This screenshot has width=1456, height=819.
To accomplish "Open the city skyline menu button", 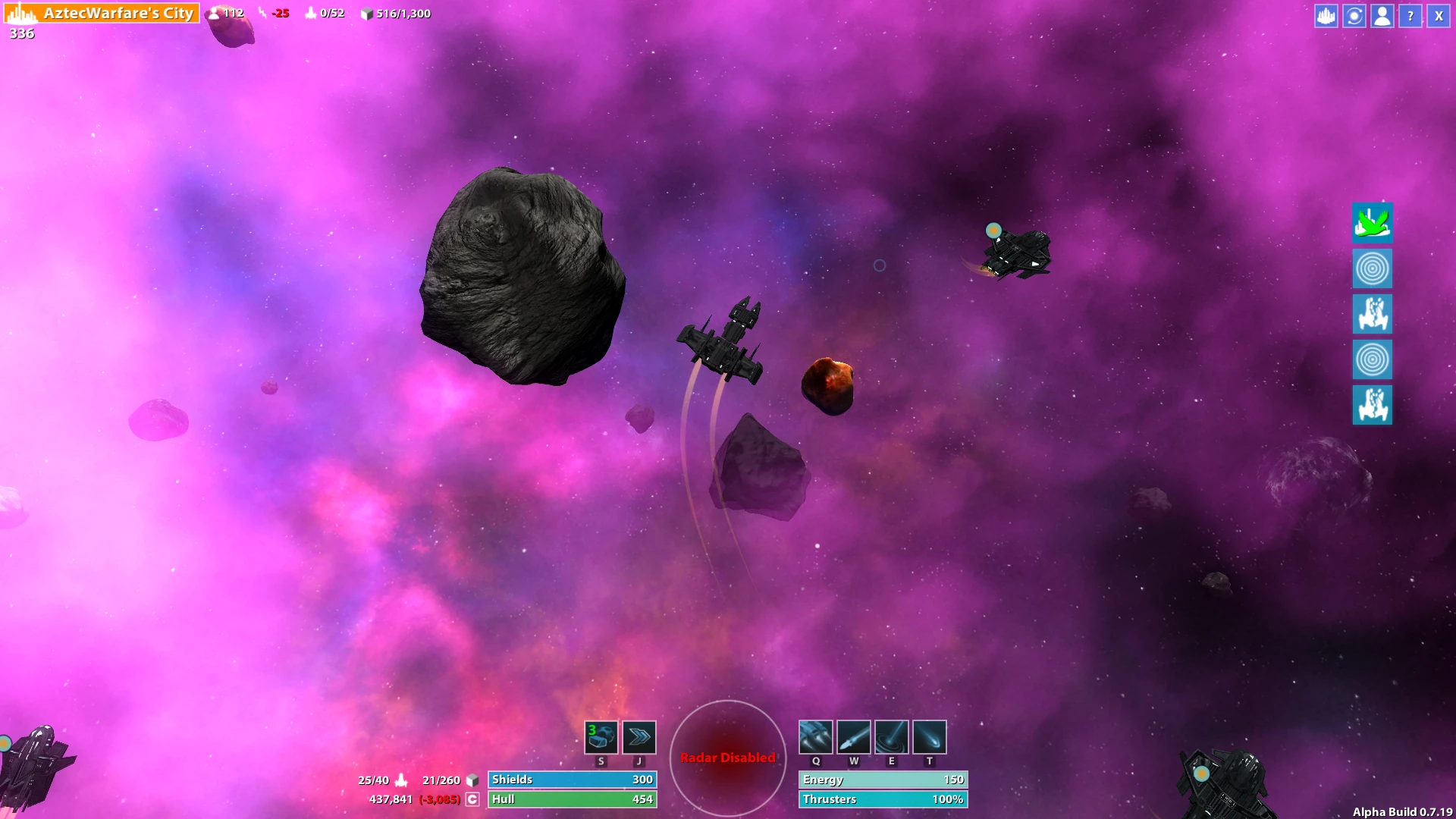I will click(x=1326, y=16).
